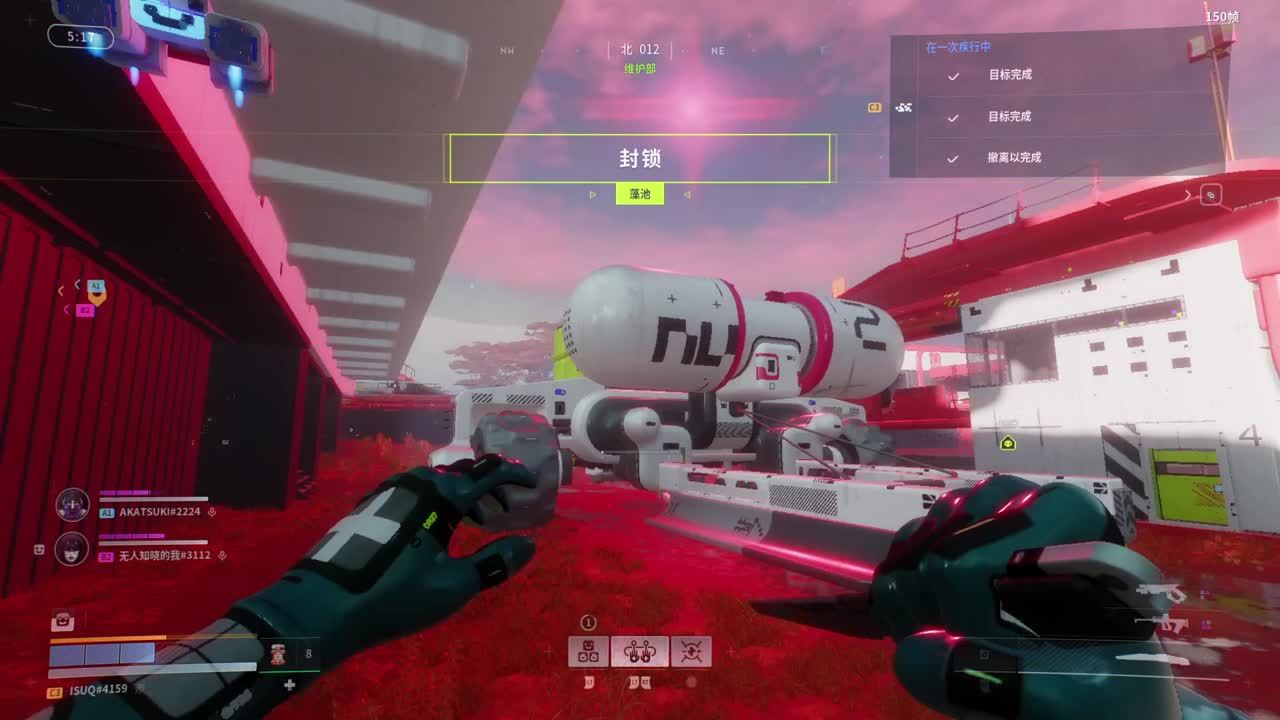Use the consumable item with count 8
Image resolution: width=1280 pixels, height=720 pixels.
coord(278,654)
